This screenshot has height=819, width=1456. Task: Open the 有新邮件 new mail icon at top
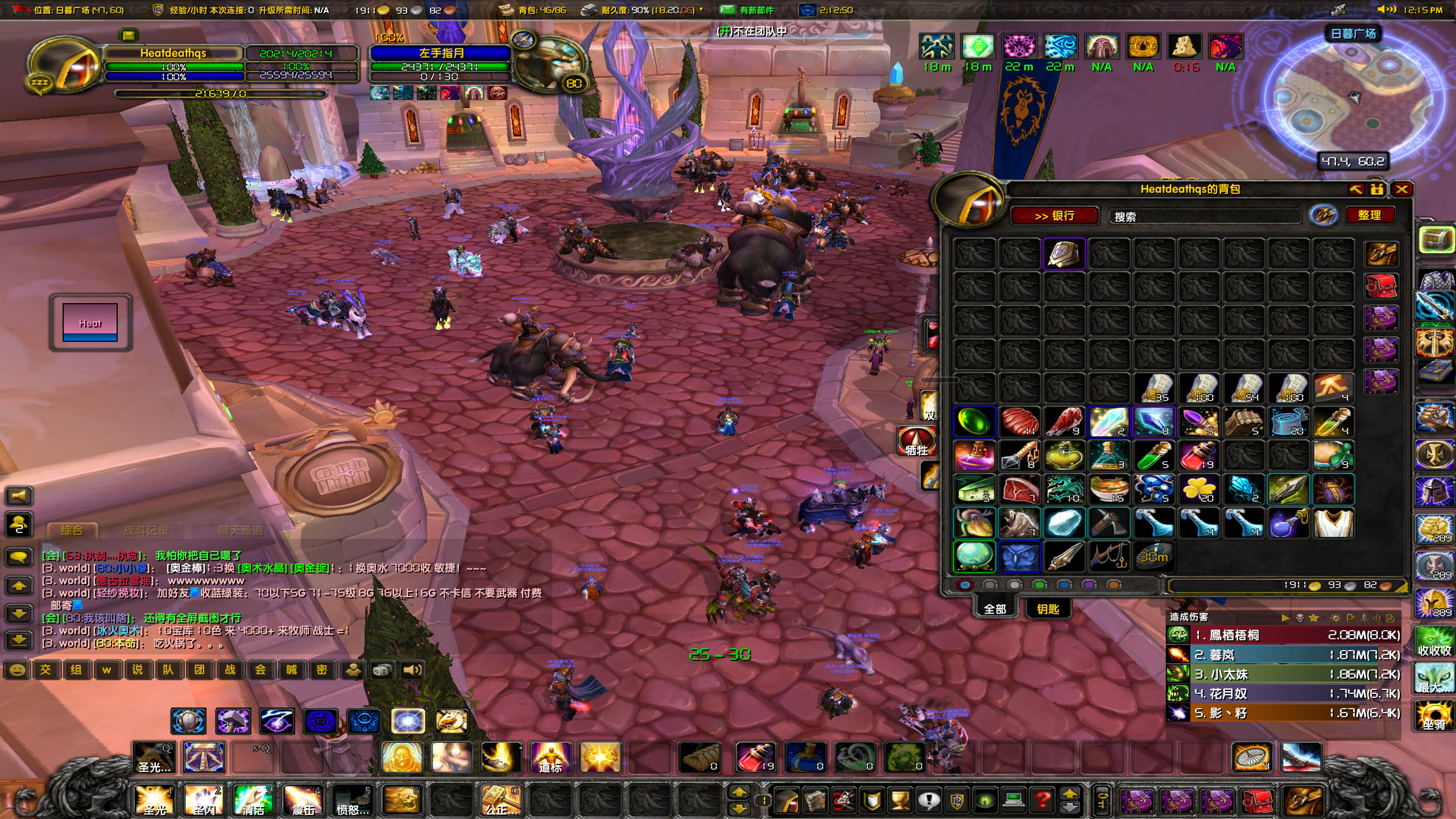pyautogui.click(x=726, y=10)
